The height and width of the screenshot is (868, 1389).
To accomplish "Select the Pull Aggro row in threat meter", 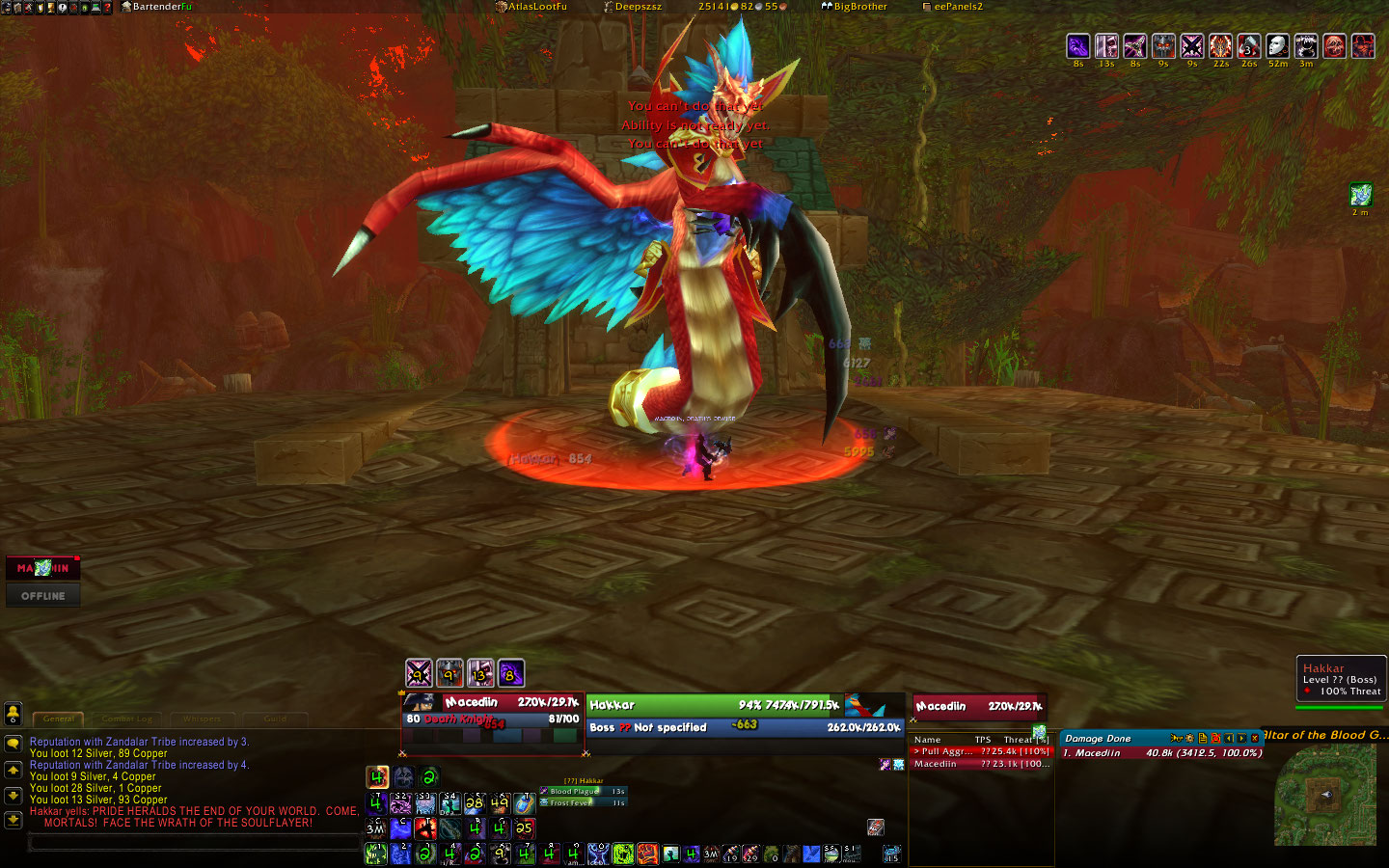I will click(x=981, y=751).
